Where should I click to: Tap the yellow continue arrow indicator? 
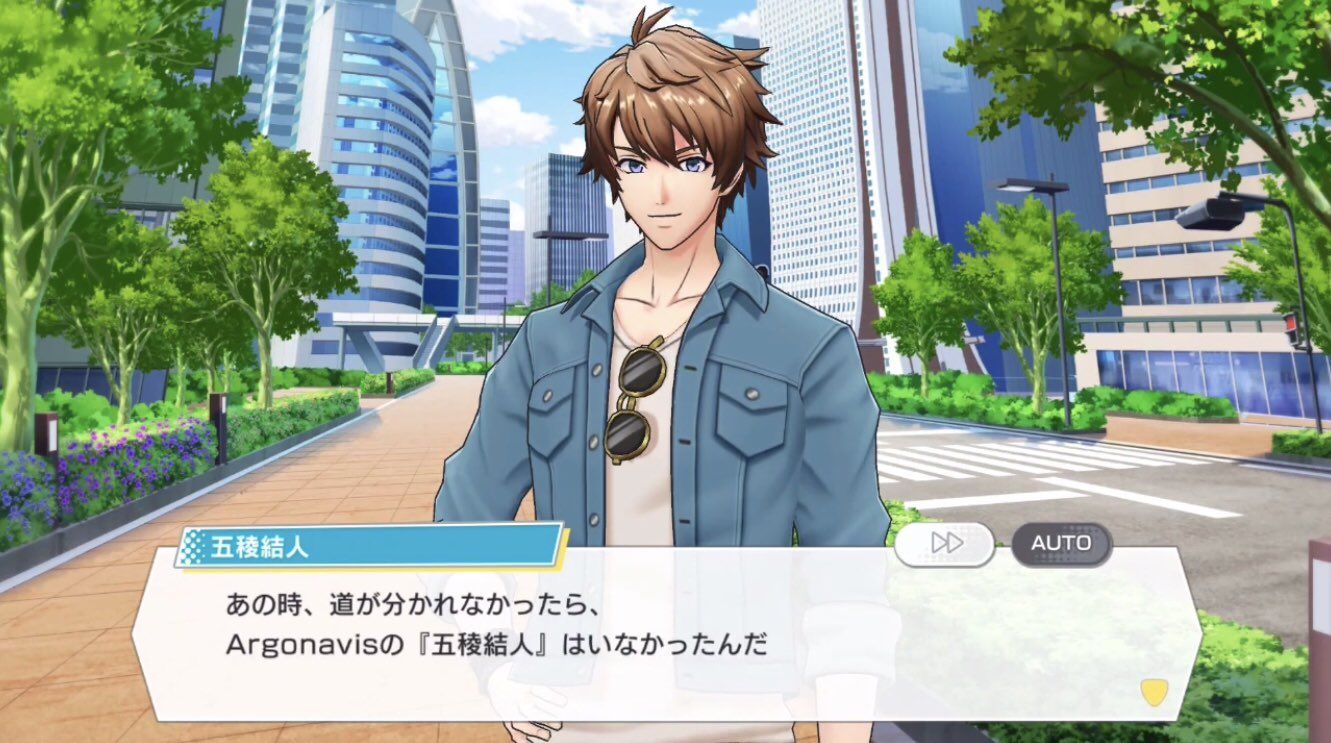[1154, 691]
